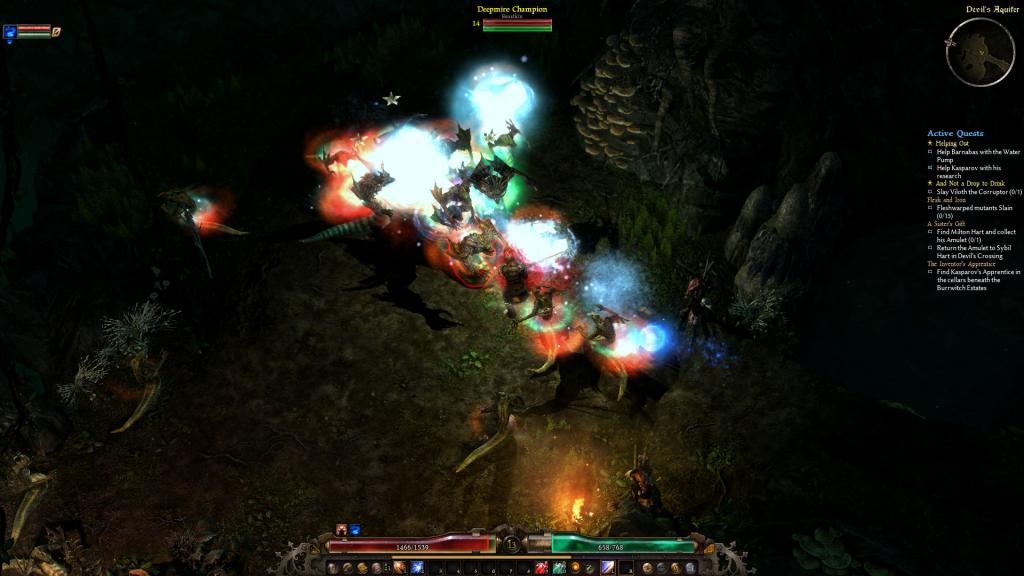1024x576 pixels.
Task: Click the blue swirl pet portrait
Action: click(x=10, y=31)
